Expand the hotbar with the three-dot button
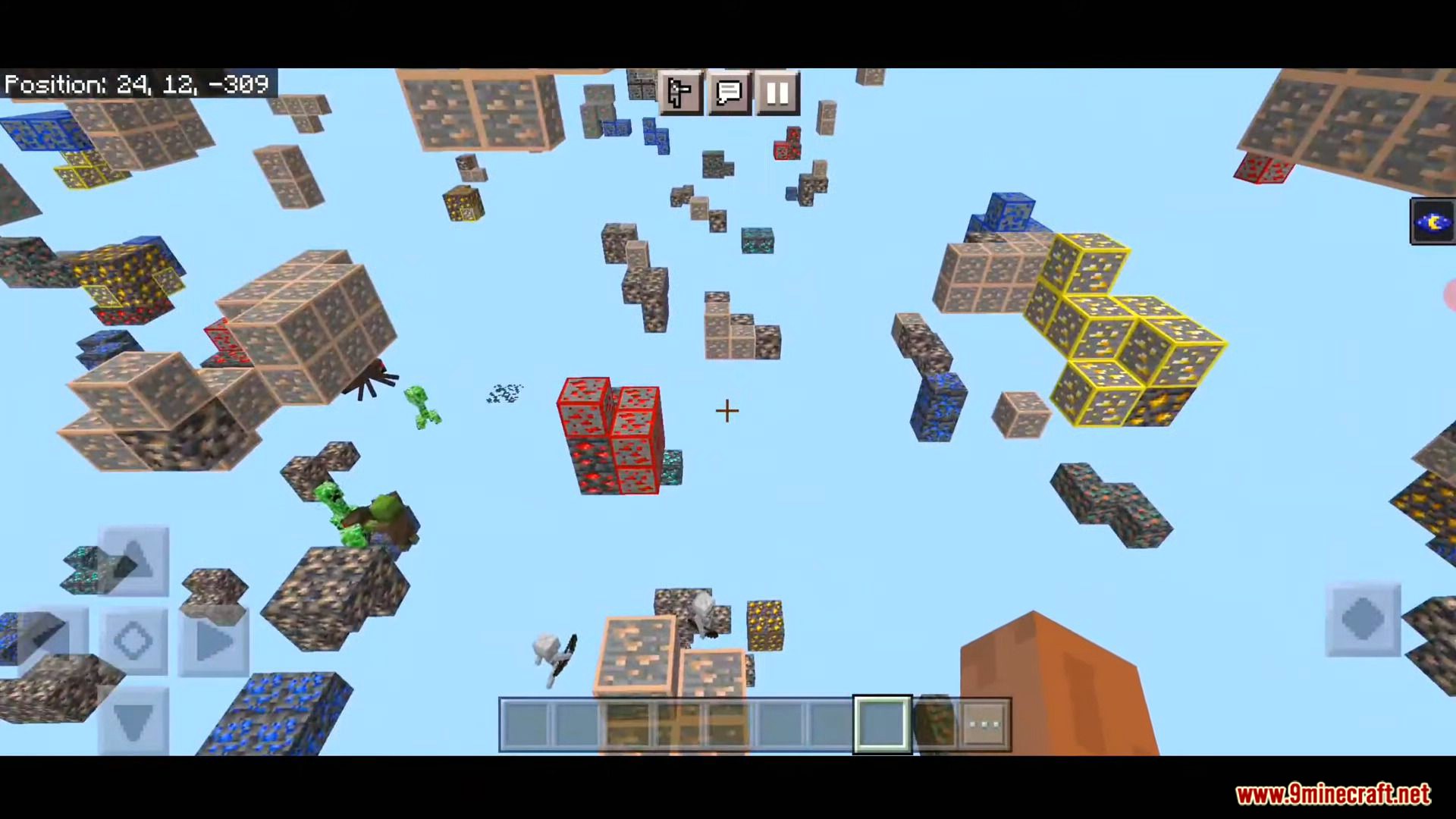This screenshot has height=819, width=1456. 984,724
